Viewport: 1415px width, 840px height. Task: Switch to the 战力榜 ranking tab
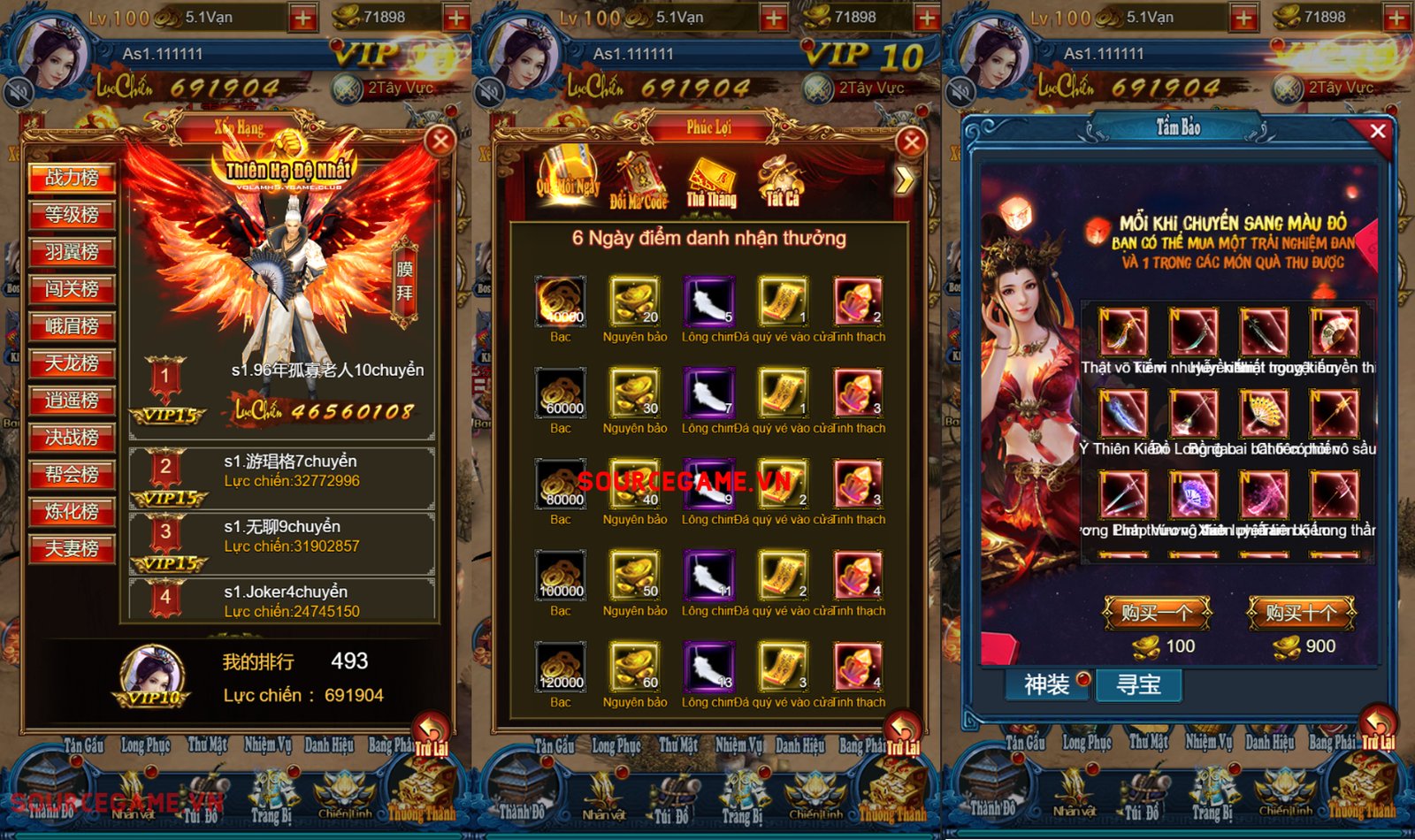[72, 178]
